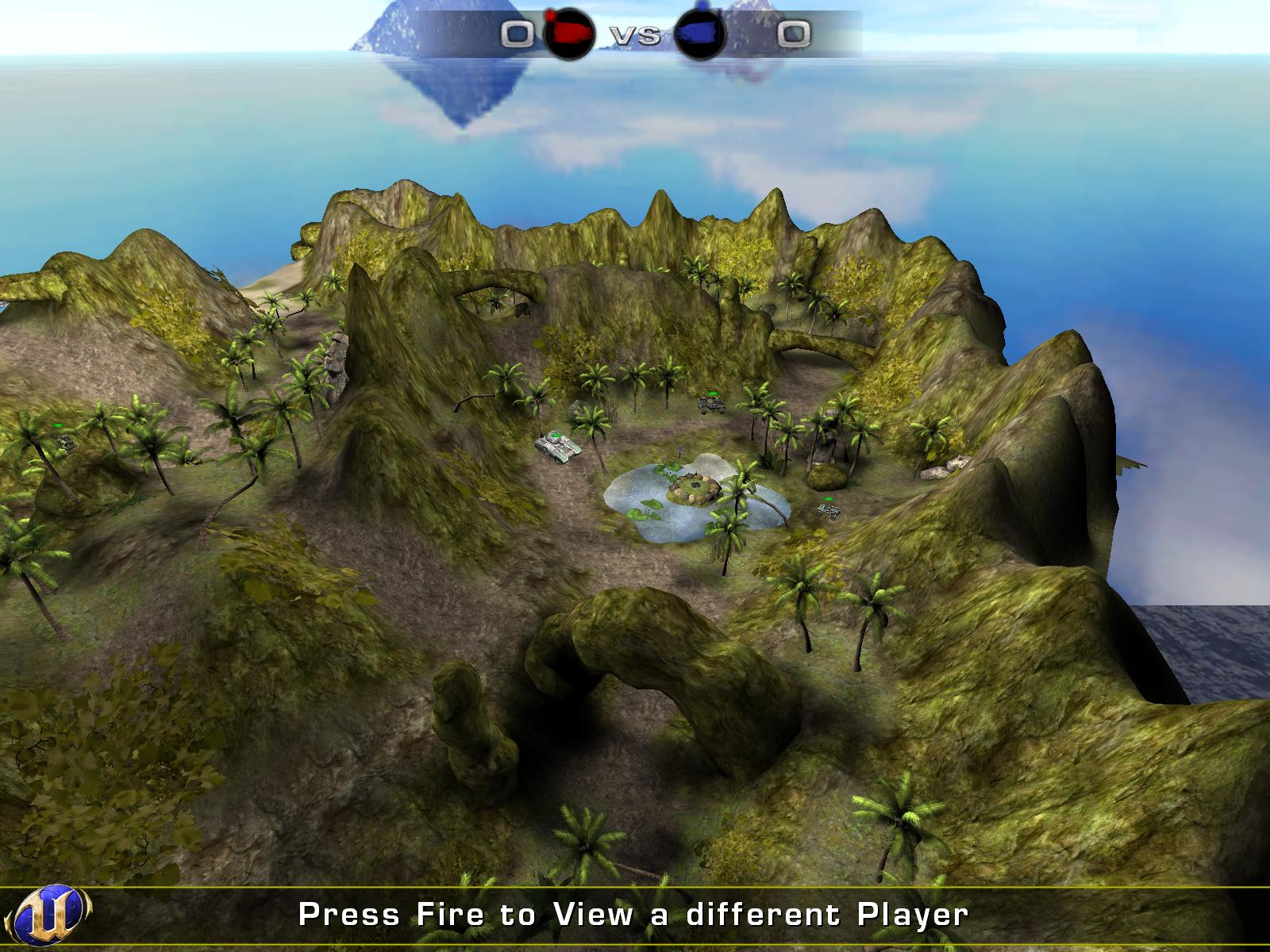Click the vehicle beside the far palm grove
Viewport: 1270px width, 952px height.
pyautogui.click(x=713, y=405)
